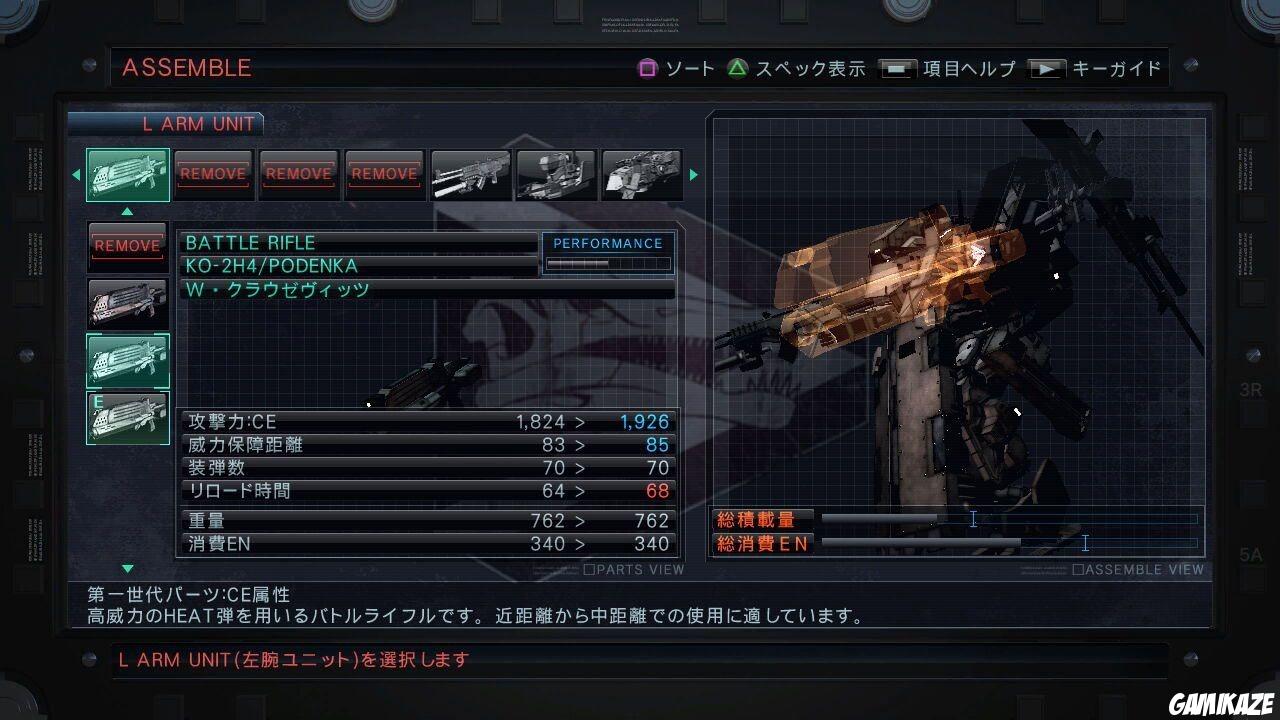Screen dimensions: 1280x720
Task: Click the second weapon thumbnail in left column
Action: pyautogui.click(x=127, y=303)
